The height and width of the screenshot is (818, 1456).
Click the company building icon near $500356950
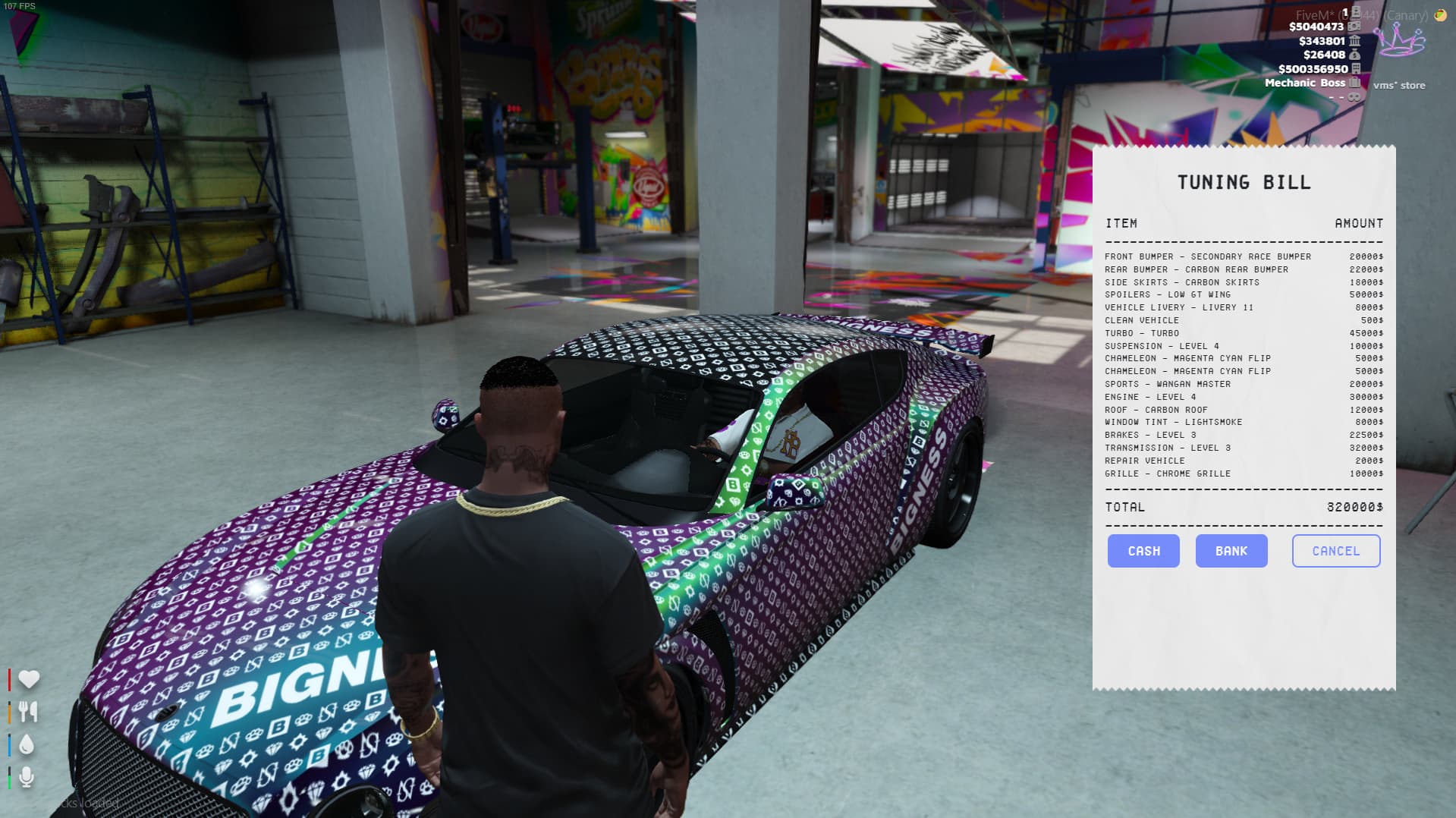point(1357,69)
